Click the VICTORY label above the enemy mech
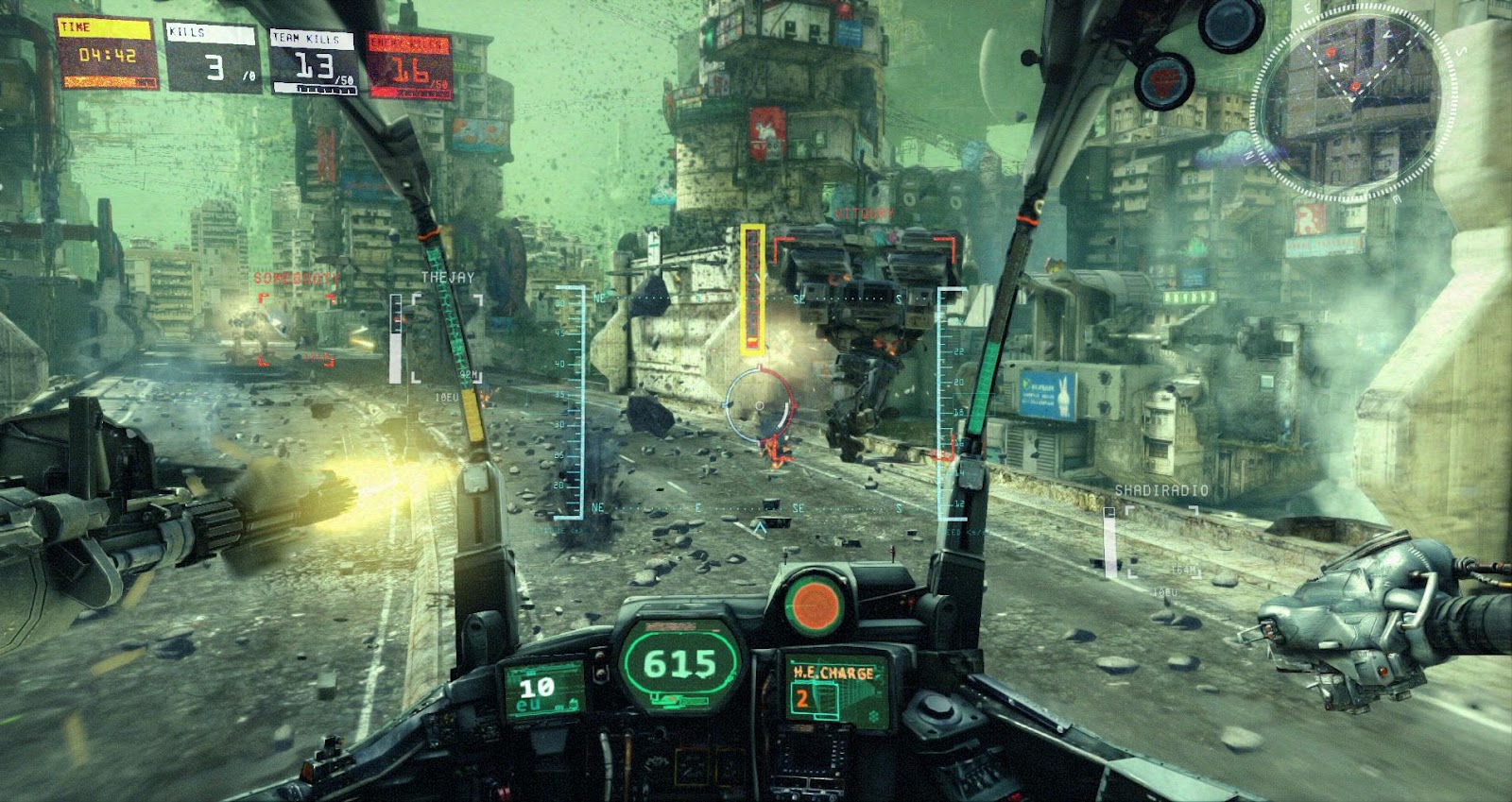The image size is (1512, 802). pos(865,213)
